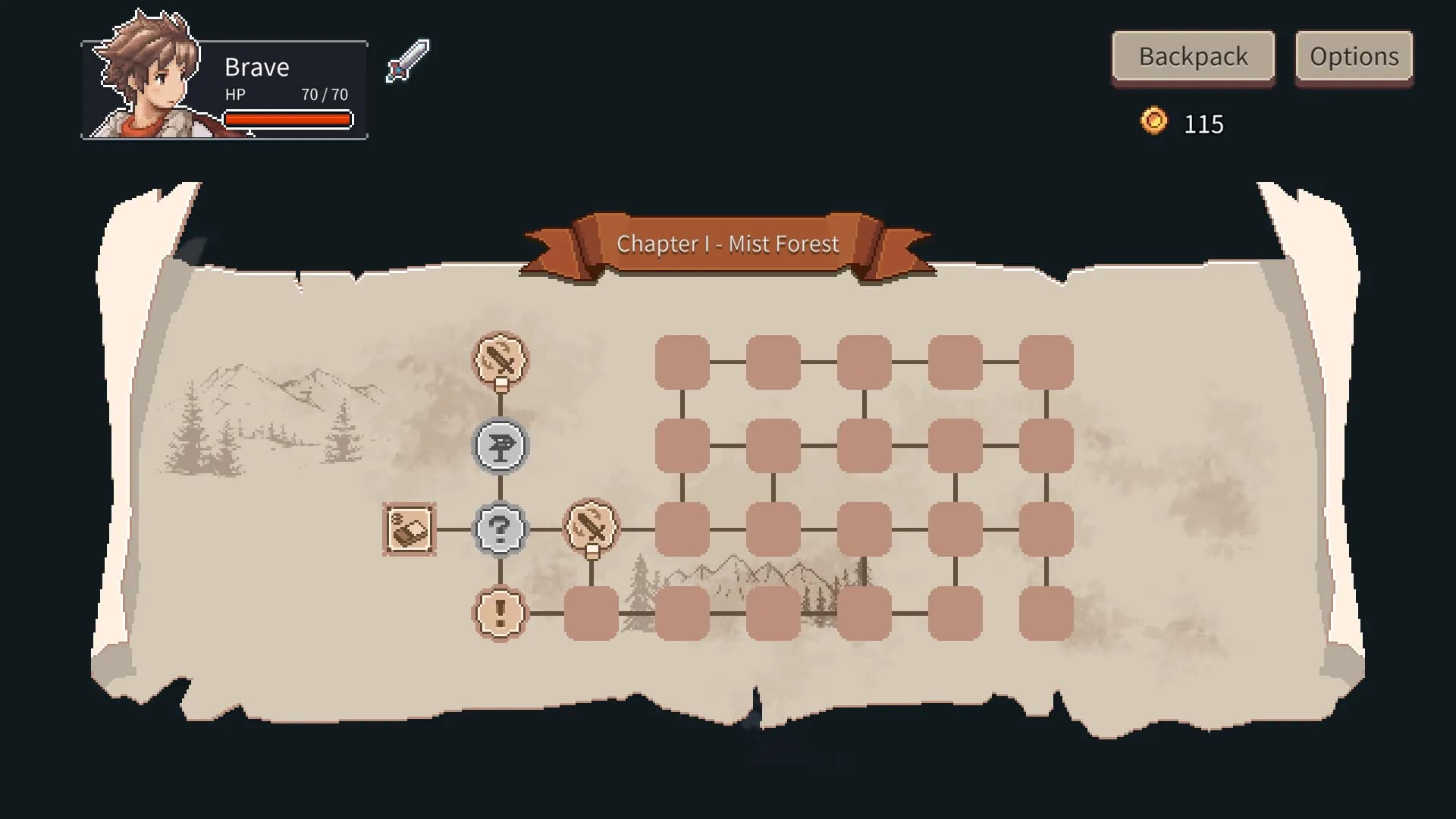The width and height of the screenshot is (1456, 819).
Task: Open the Backpack
Action: click(x=1192, y=56)
